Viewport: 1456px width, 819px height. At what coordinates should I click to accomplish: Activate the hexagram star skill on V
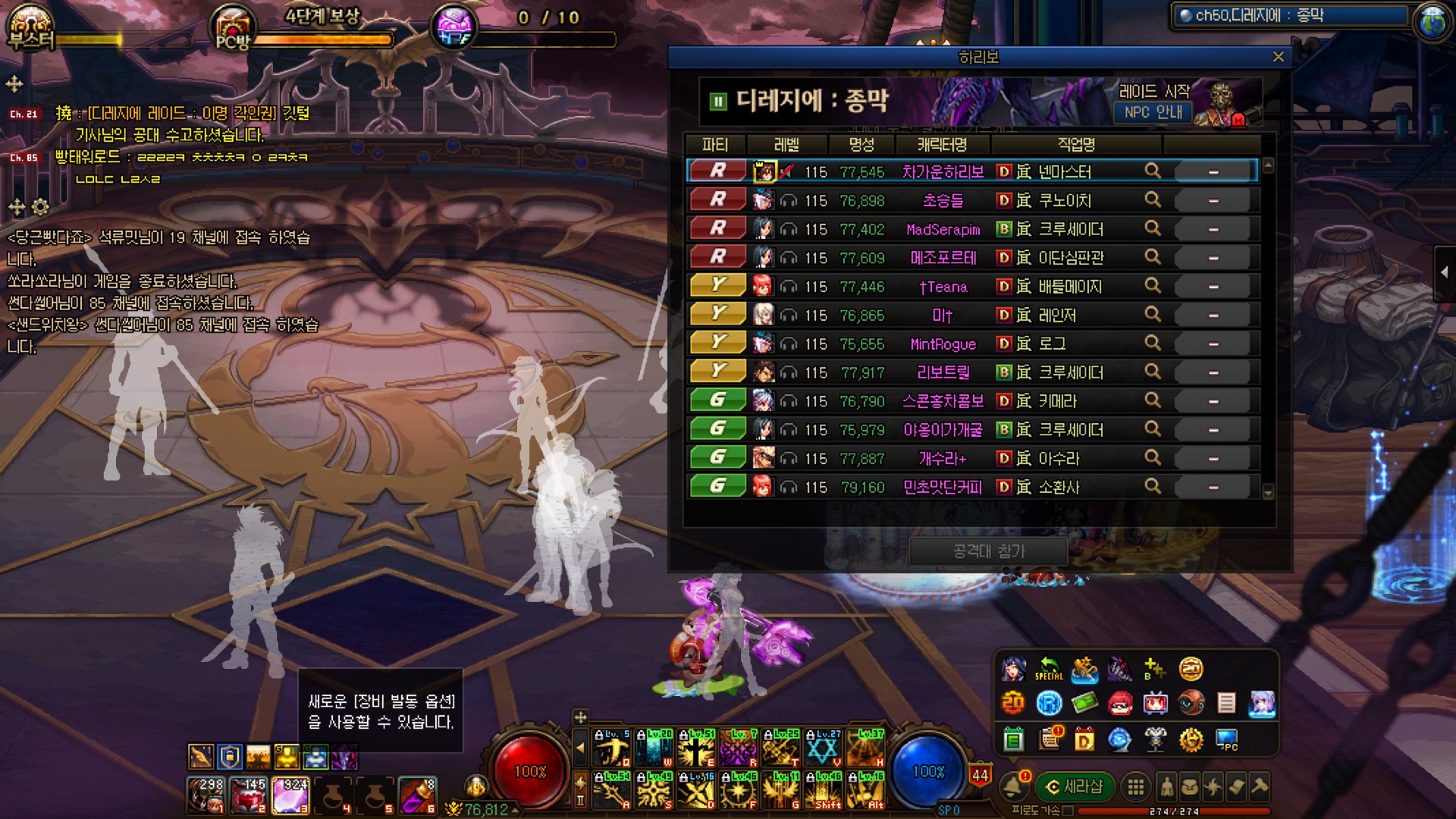(824, 748)
